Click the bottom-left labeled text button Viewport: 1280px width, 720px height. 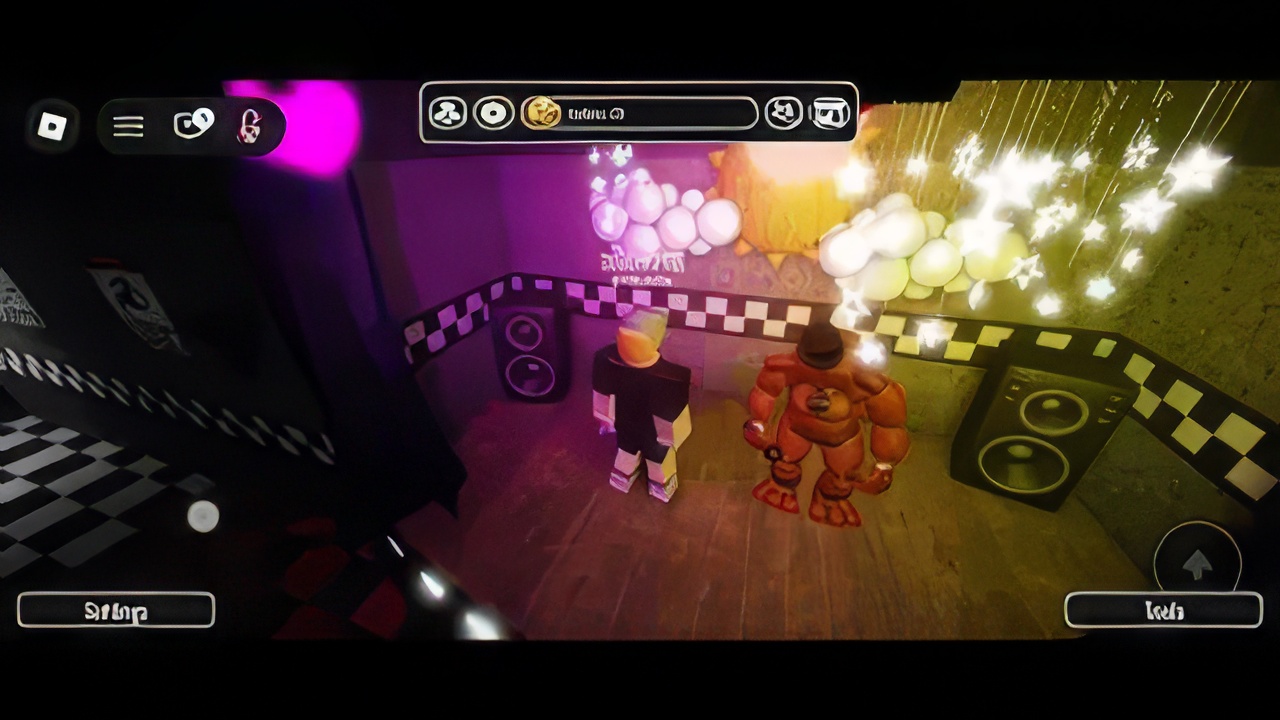(116, 610)
